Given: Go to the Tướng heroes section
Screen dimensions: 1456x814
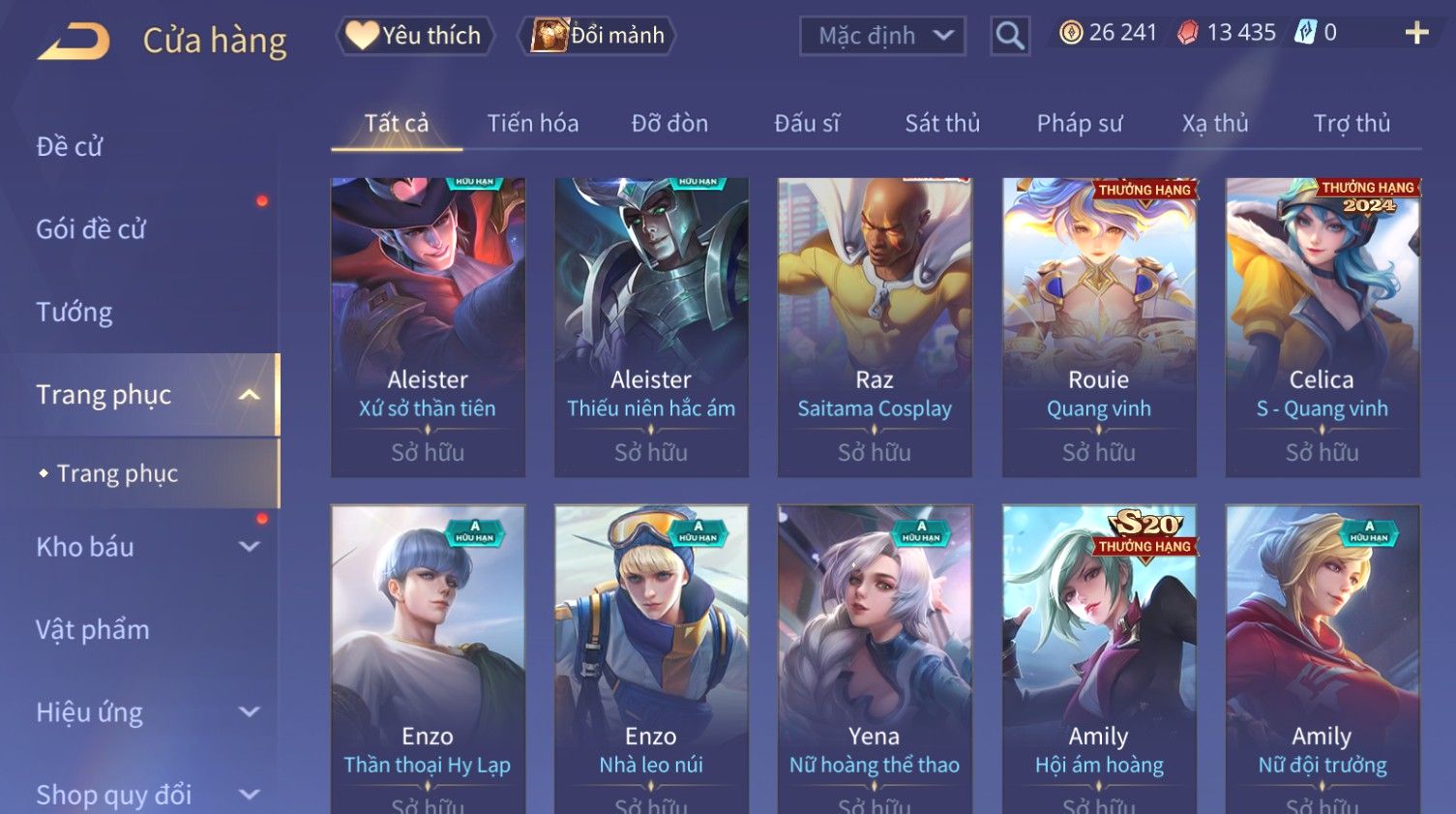Looking at the screenshot, I should [74, 312].
